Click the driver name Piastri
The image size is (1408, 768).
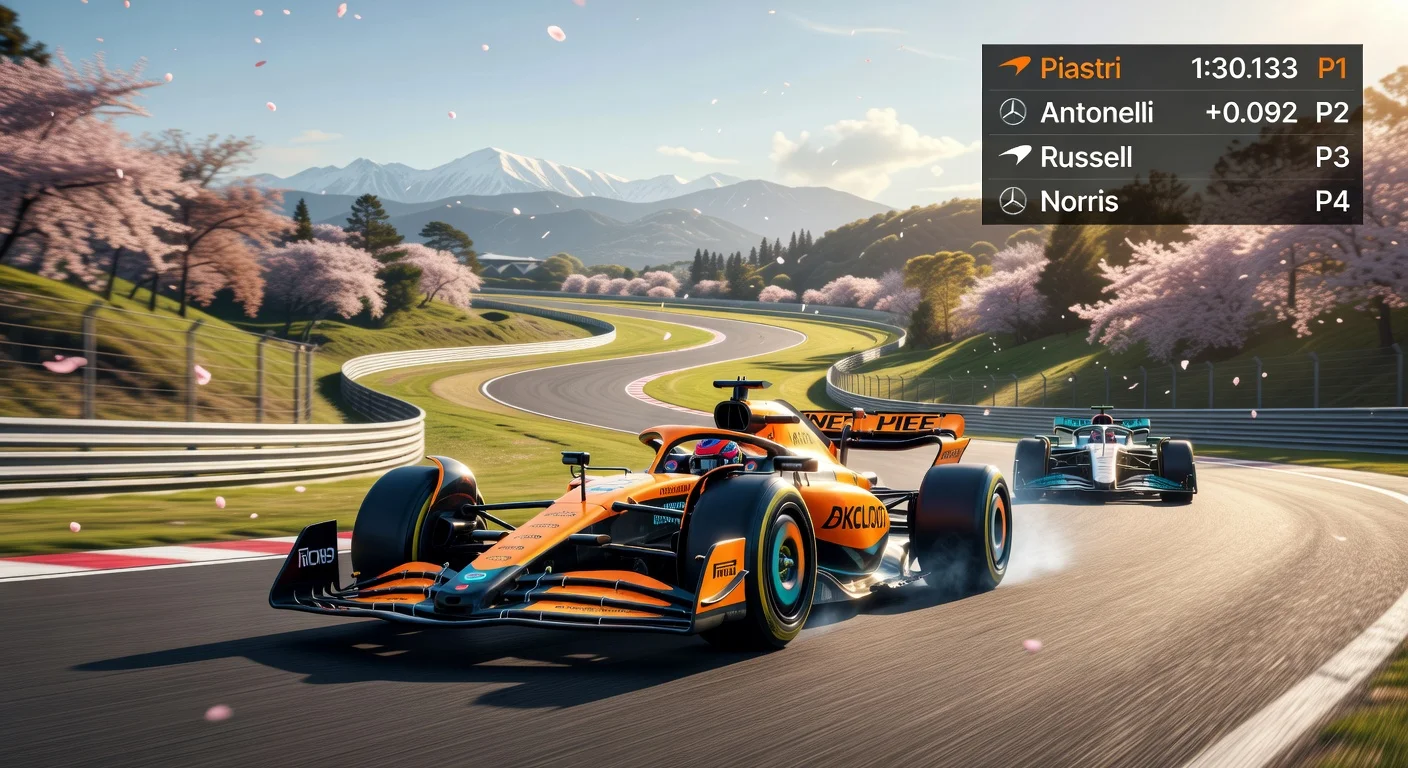pyautogui.click(x=1080, y=68)
